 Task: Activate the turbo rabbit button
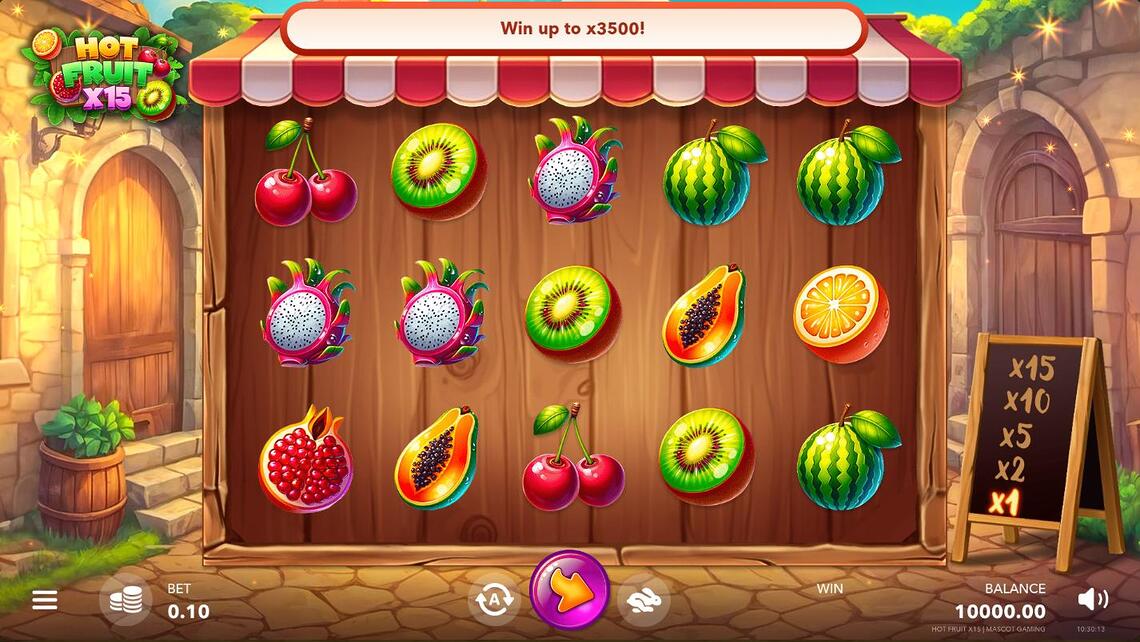(645, 600)
